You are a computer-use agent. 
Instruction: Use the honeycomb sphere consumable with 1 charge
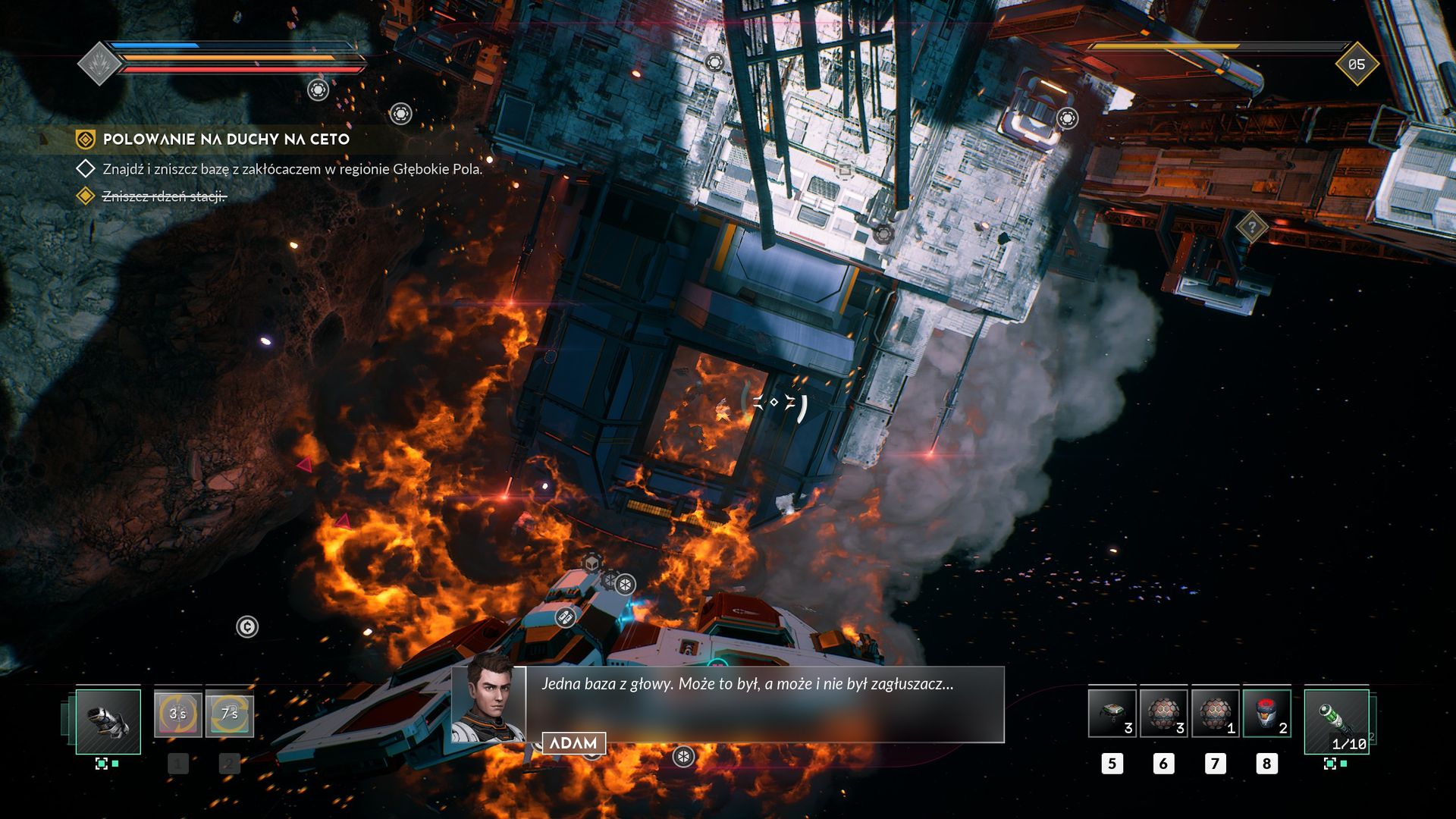1215,714
